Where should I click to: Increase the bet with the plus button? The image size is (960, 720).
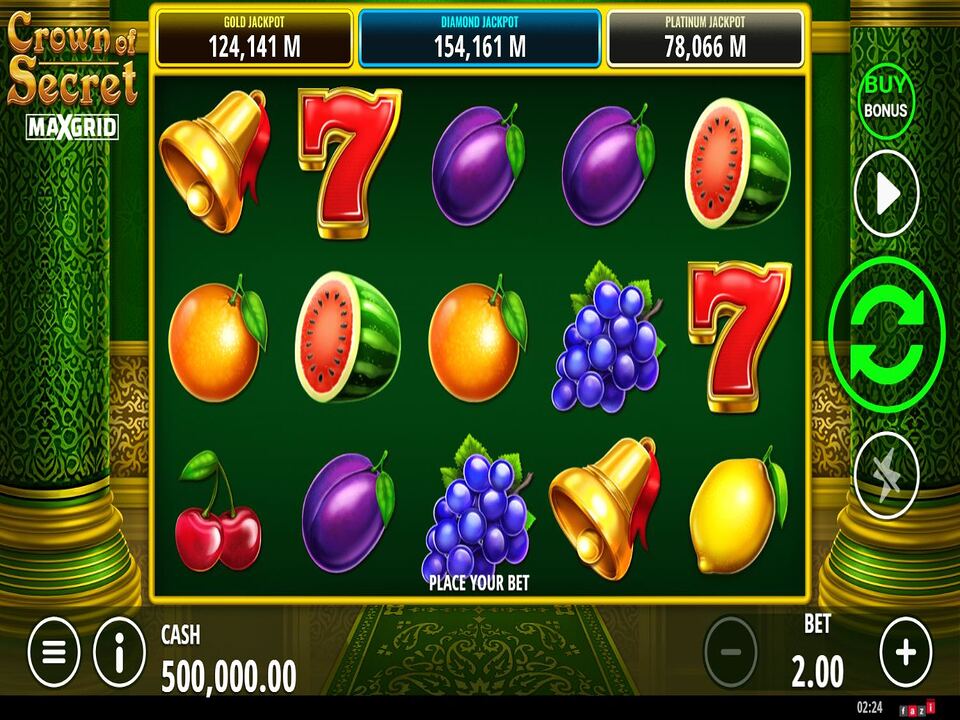(x=905, y=653)
